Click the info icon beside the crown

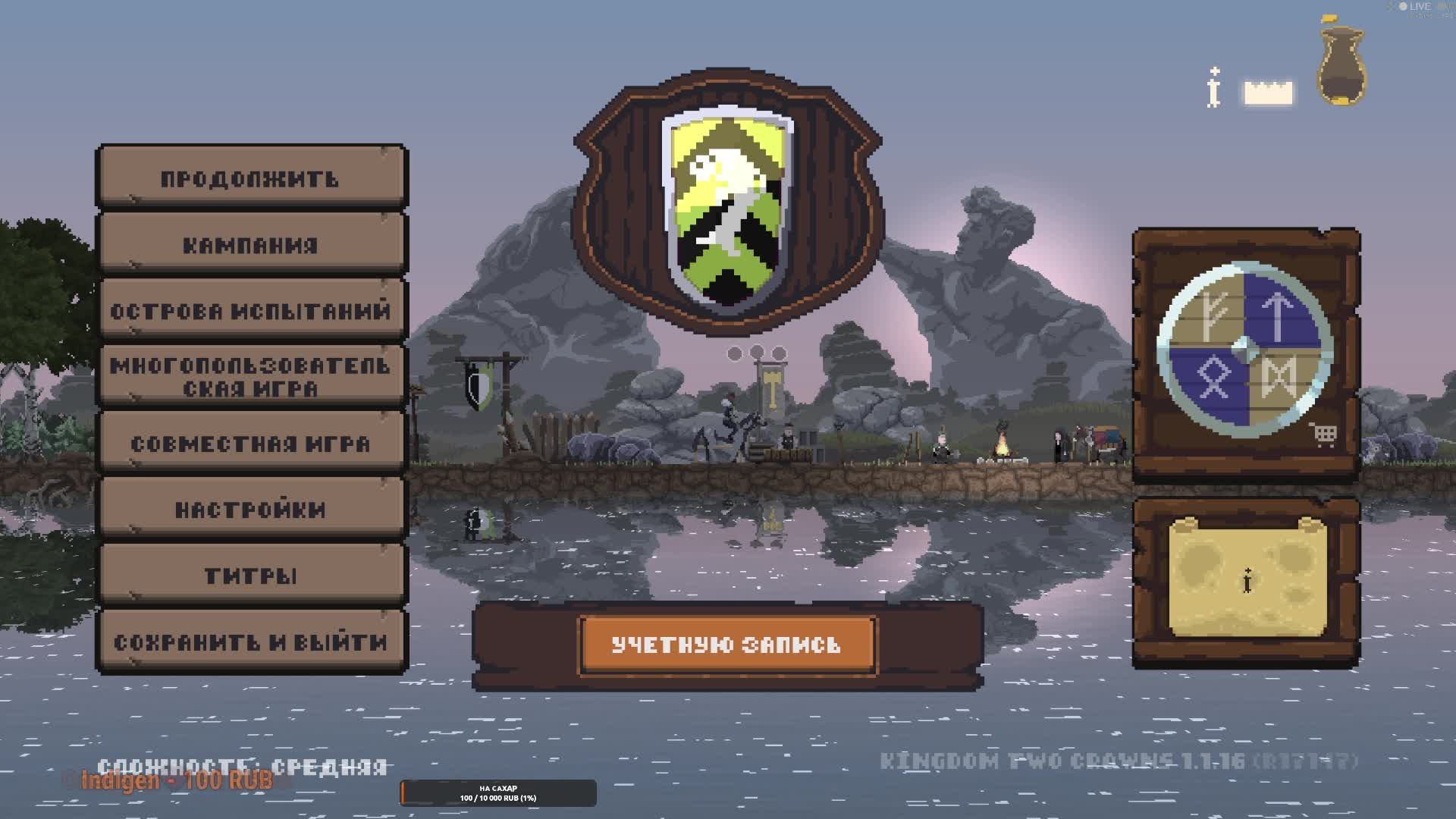(x=1214, y=89)
